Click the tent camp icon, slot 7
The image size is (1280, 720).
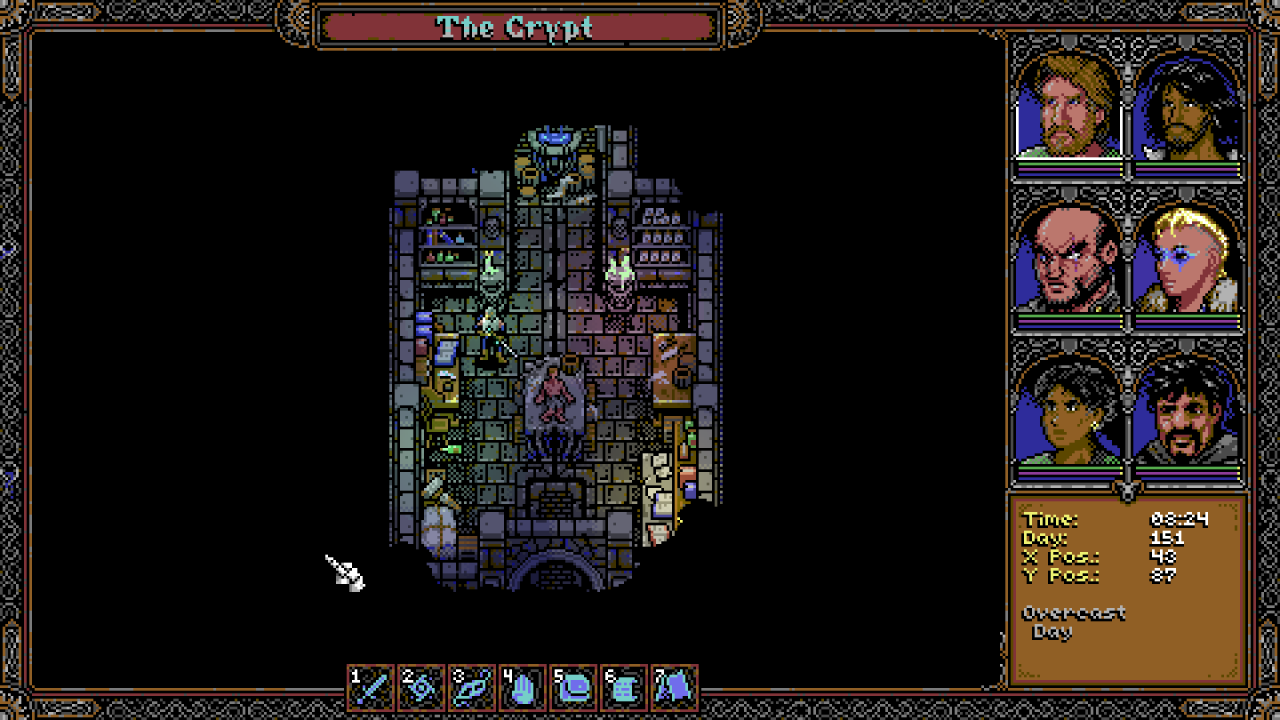[674, 687]
